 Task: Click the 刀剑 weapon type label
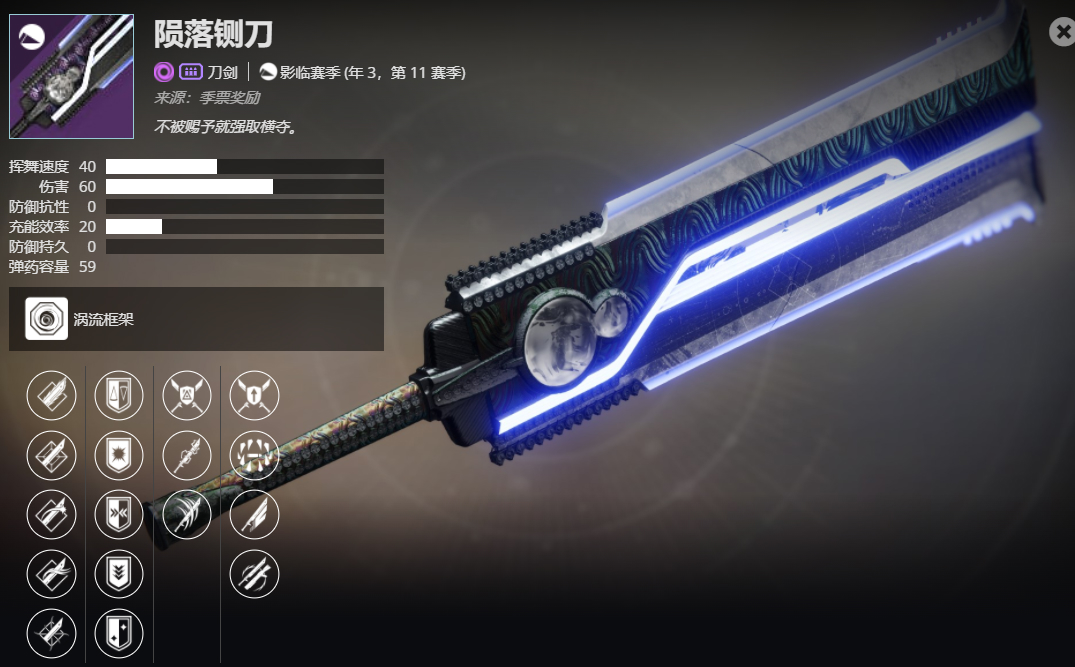pos(223,72)
